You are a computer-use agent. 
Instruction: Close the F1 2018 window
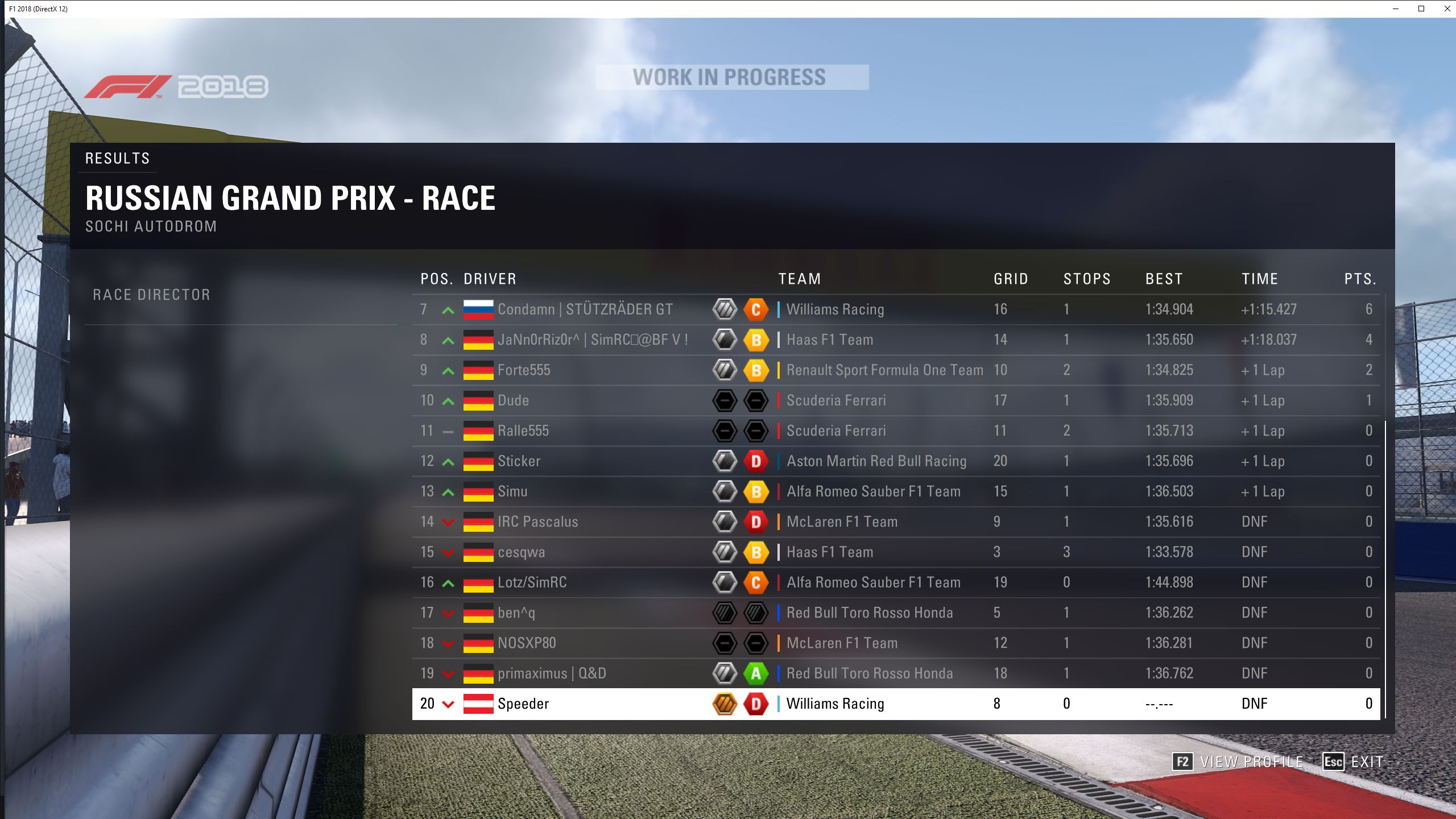(1447, 9)
